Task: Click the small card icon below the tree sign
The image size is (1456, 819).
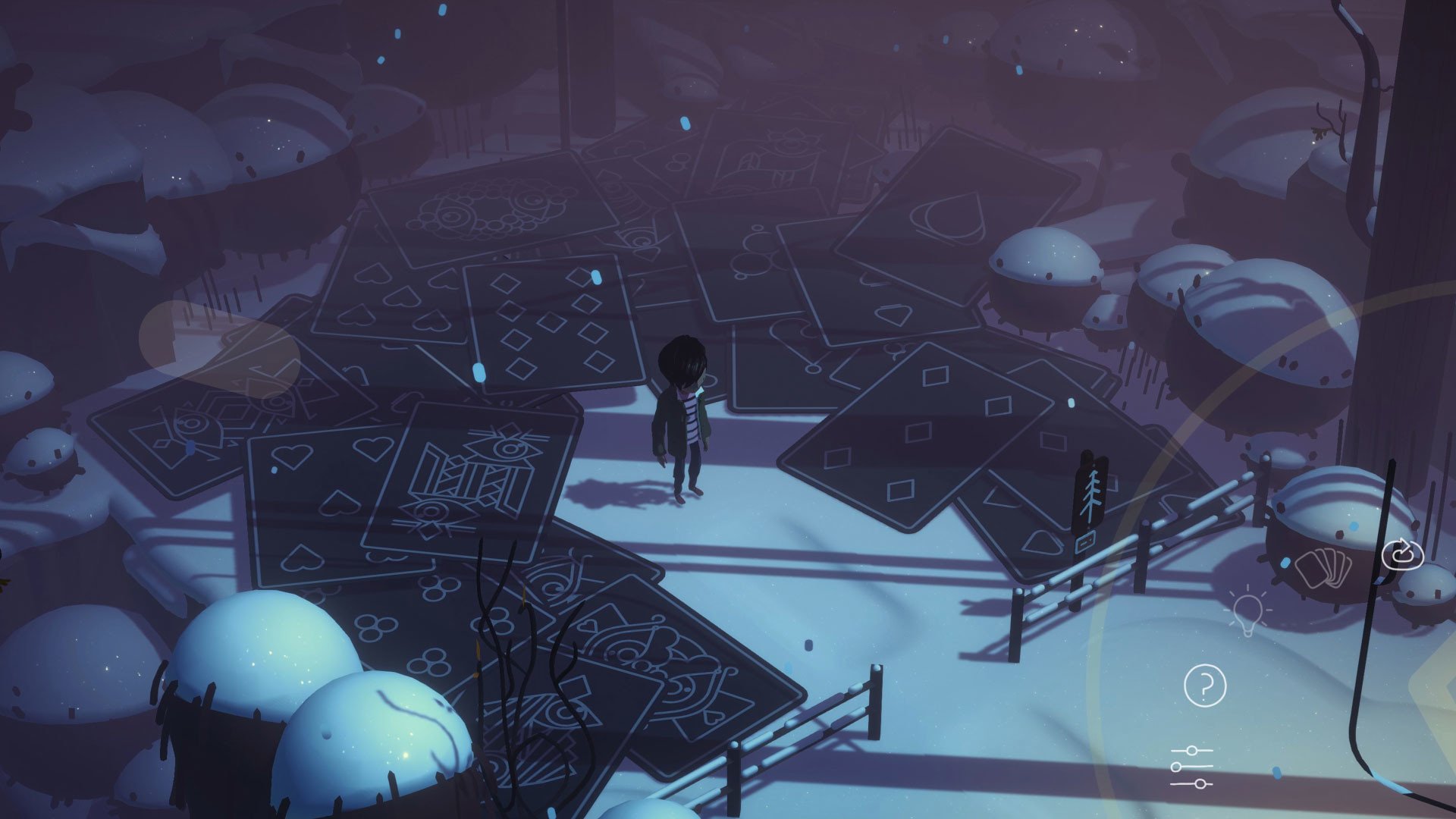Action: [x=1087, y=541]
